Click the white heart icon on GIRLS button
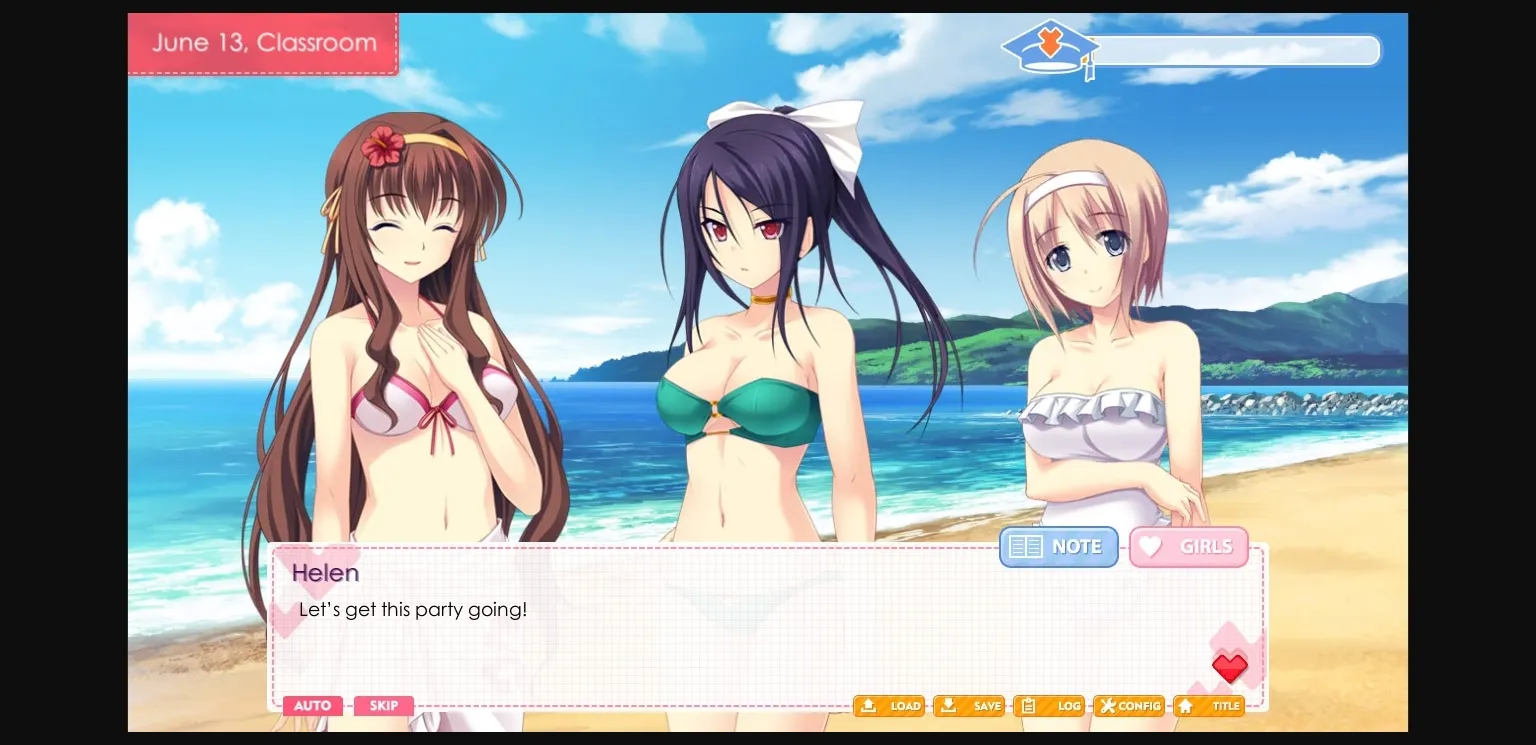The image size is (1536, 745). pos(1150,546)
